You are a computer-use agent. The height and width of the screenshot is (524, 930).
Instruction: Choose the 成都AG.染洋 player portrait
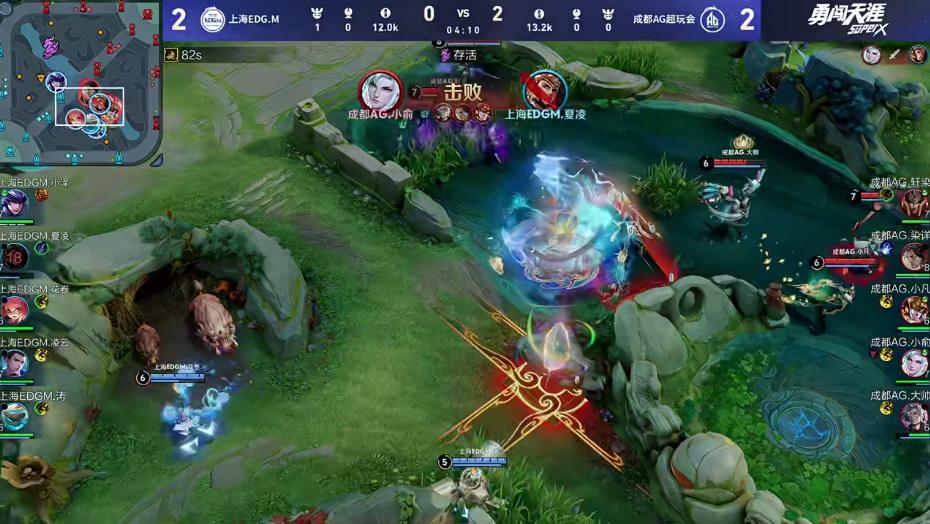914,256
